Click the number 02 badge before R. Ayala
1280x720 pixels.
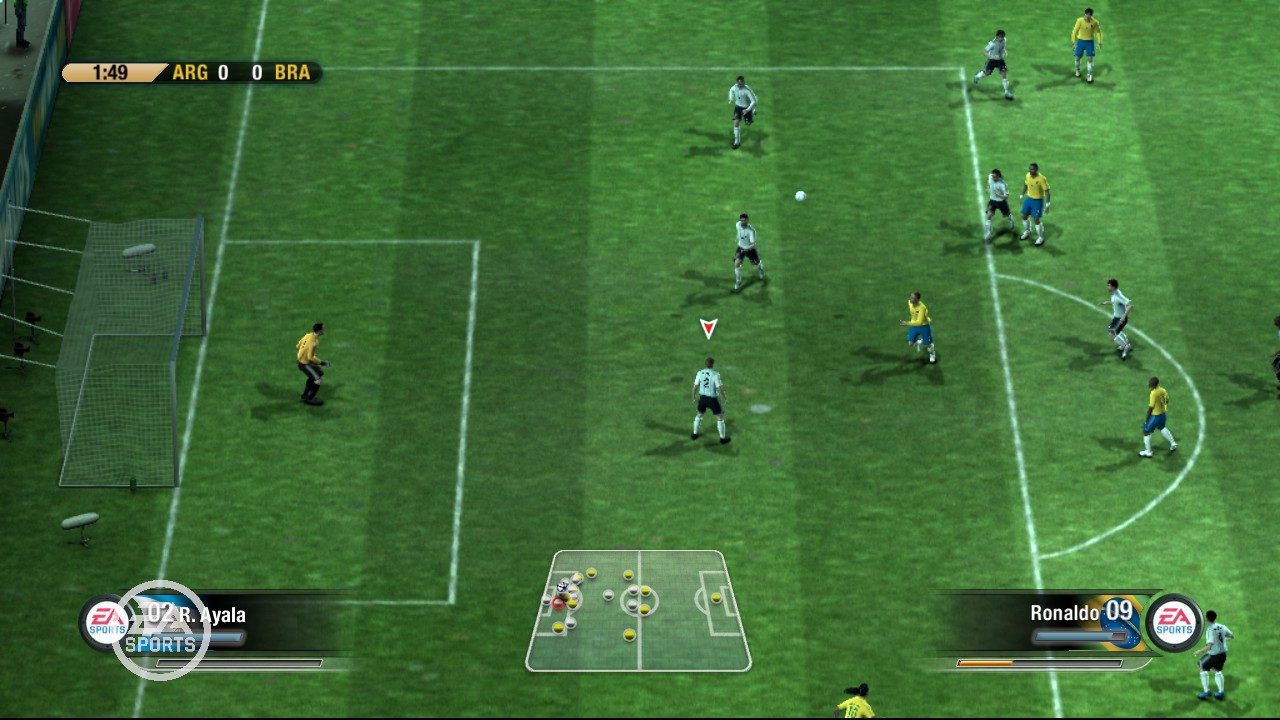(160, 615)
